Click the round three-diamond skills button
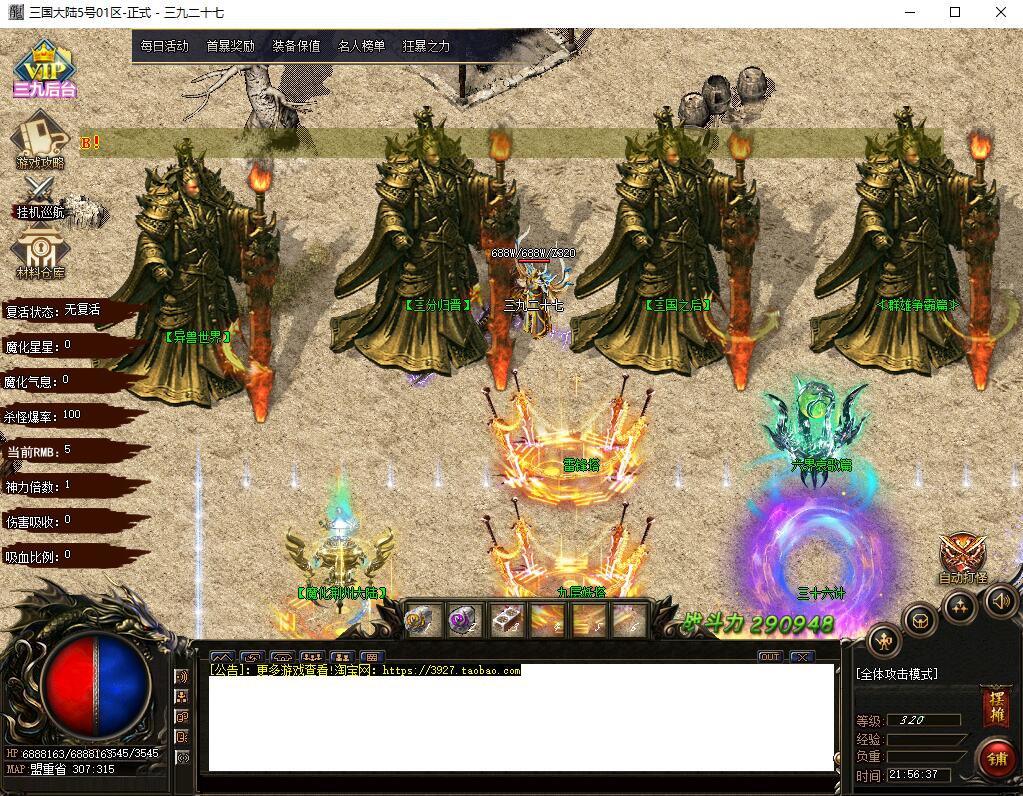The width and height of the screenshot is (1023, 796). (960, 606)
